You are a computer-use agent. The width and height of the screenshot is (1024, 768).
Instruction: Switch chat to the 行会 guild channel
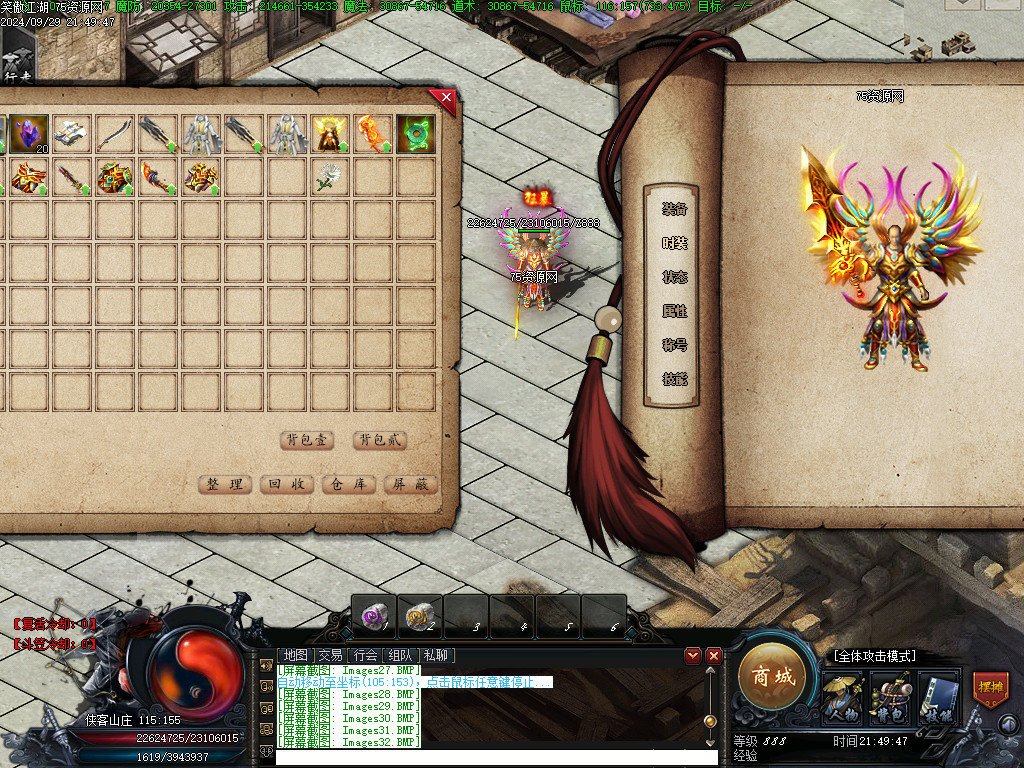366,655
